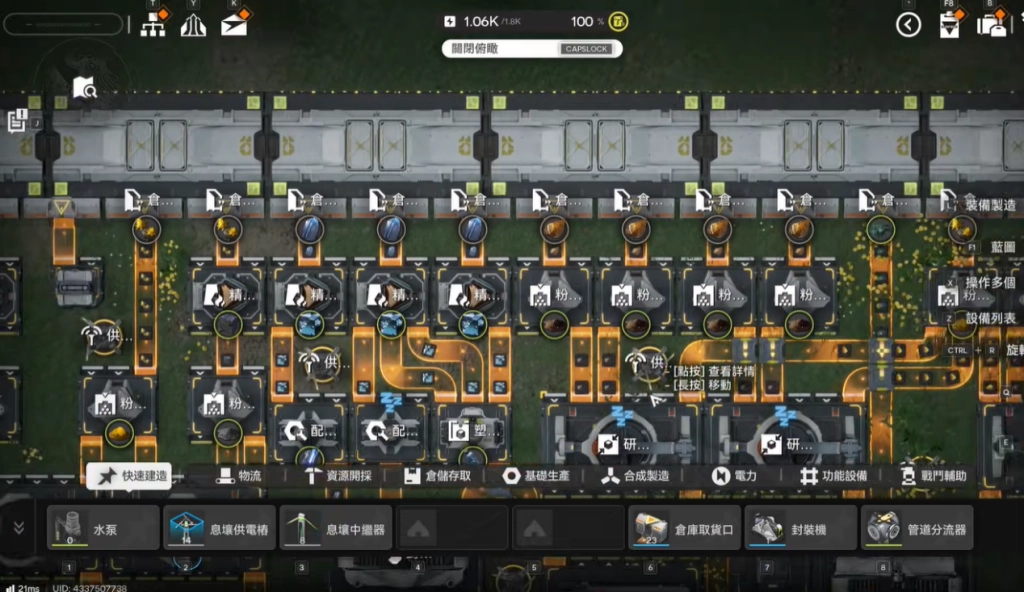Select the 電力 power category
Screen dimensions: 1024x592
(735, 476)
